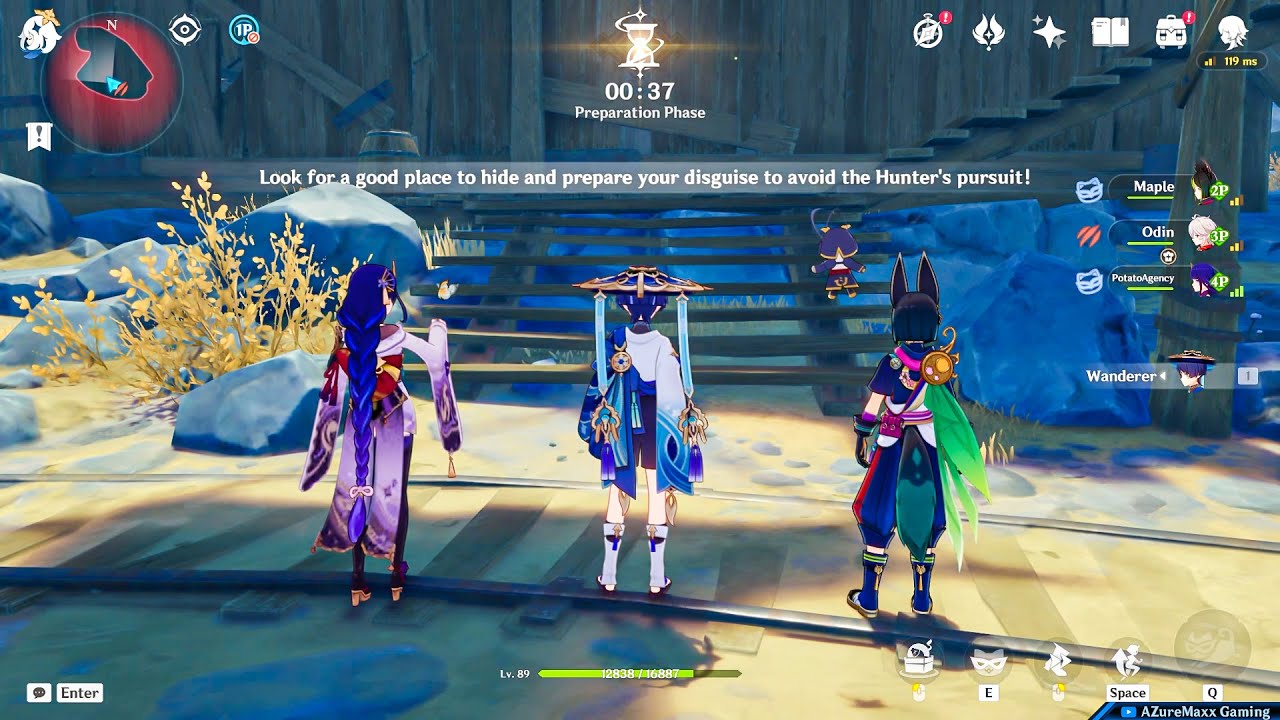Activate the origami shape transform skill

pyautogui.click(x=1058, y=658)
